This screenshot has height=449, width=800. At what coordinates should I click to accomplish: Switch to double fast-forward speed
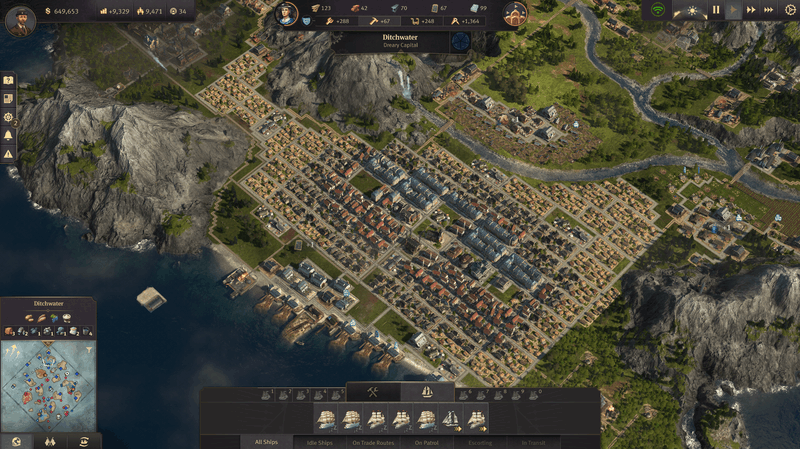[x=752, y=10]
